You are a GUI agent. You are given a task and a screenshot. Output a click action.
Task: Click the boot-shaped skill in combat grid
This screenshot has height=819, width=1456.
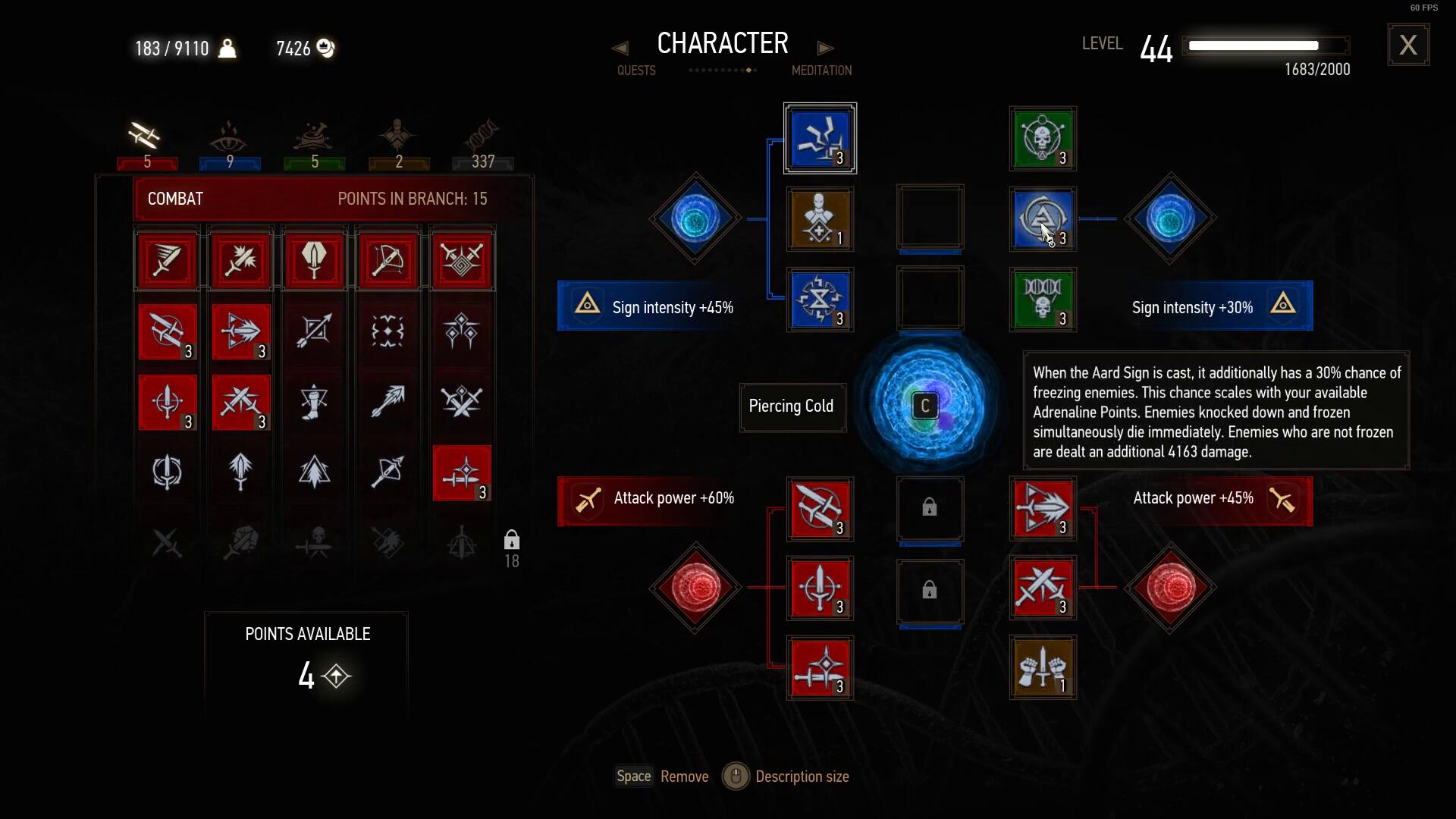(314, 402)
